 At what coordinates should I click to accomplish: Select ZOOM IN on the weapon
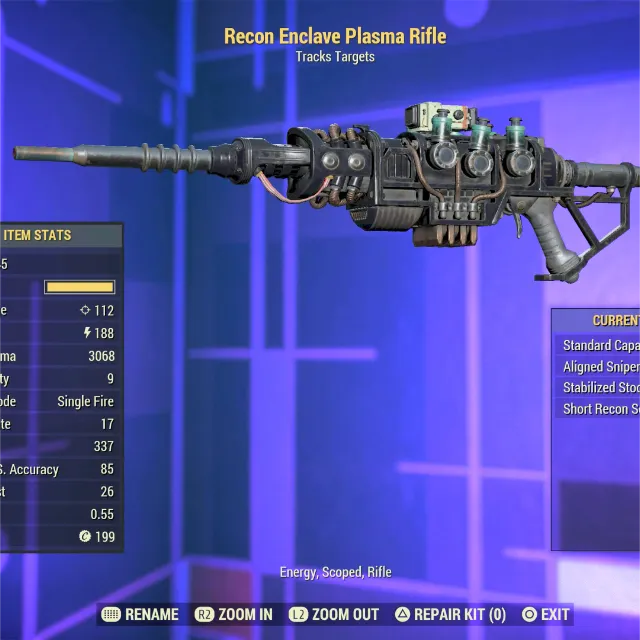click(233, 615)
